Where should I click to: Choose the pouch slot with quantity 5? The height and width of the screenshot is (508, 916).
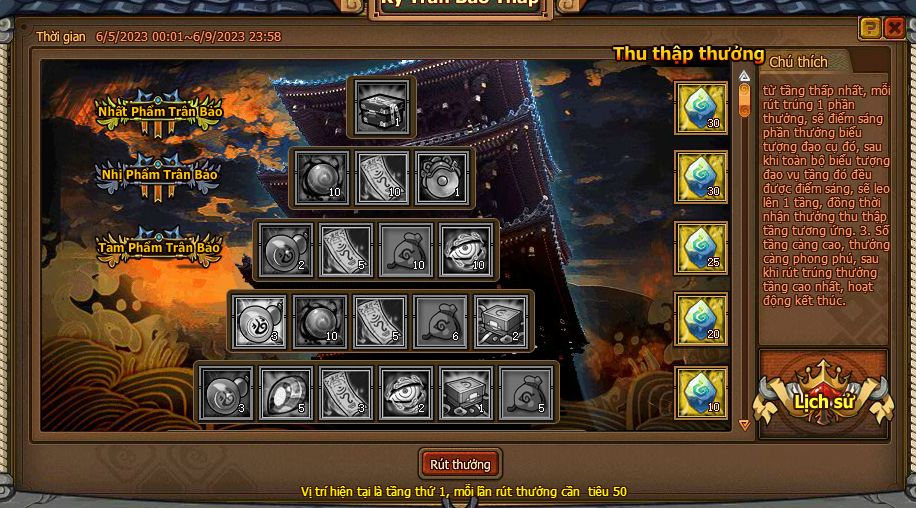526,392
